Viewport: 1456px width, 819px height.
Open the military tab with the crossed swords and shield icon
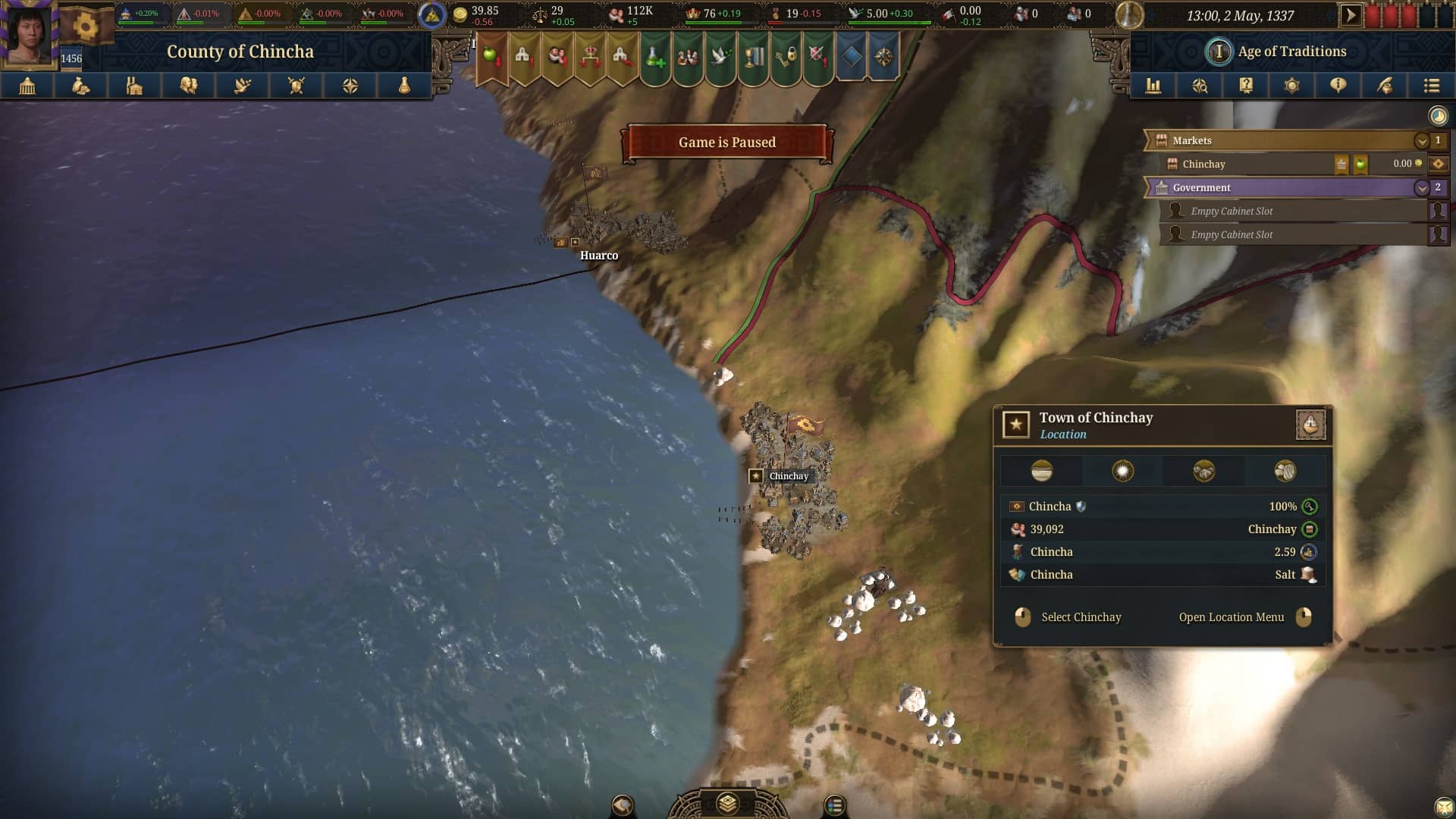(297, 86)
